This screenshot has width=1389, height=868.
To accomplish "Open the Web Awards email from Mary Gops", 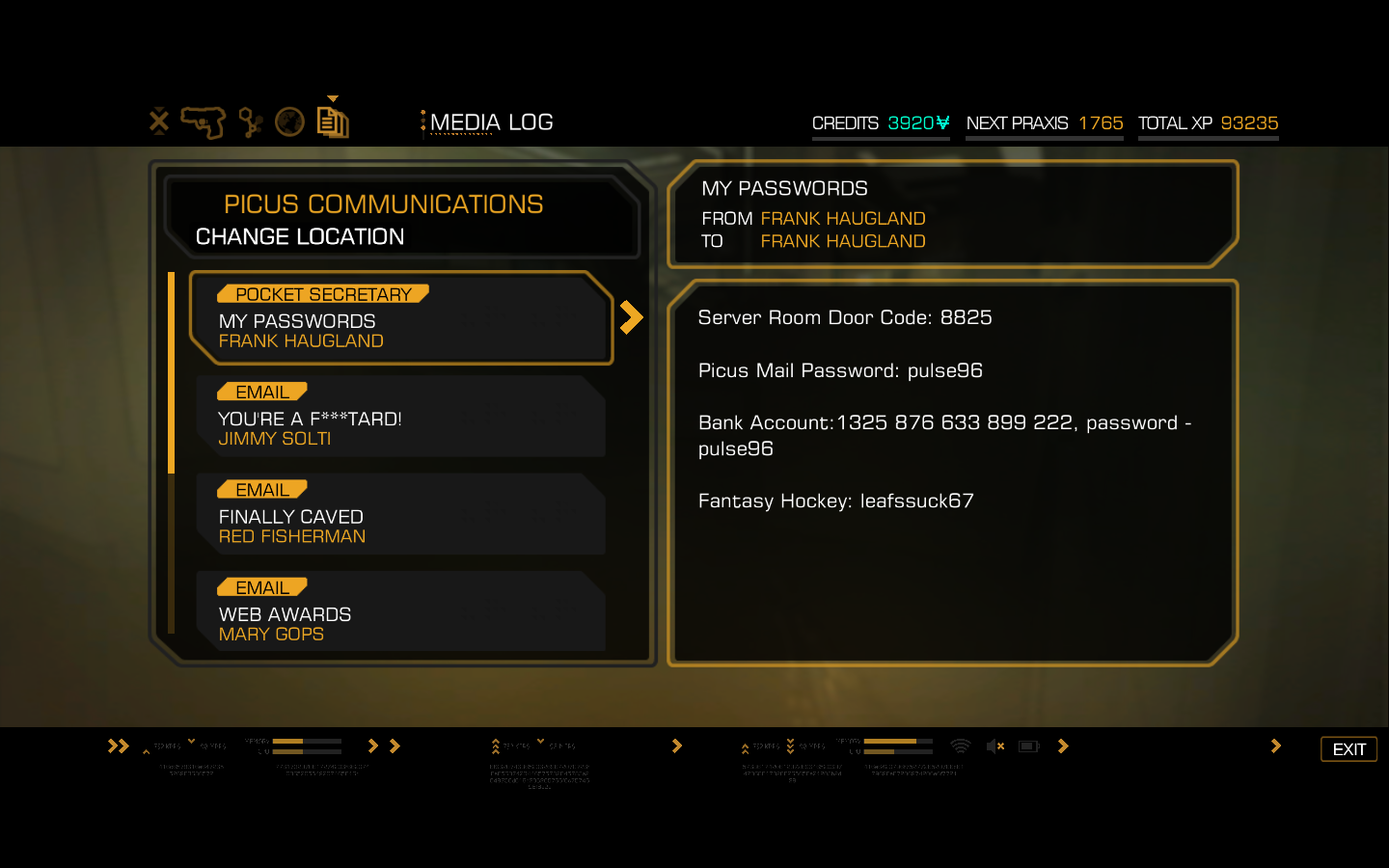I will pyautogui.click(x=401, y=611).
